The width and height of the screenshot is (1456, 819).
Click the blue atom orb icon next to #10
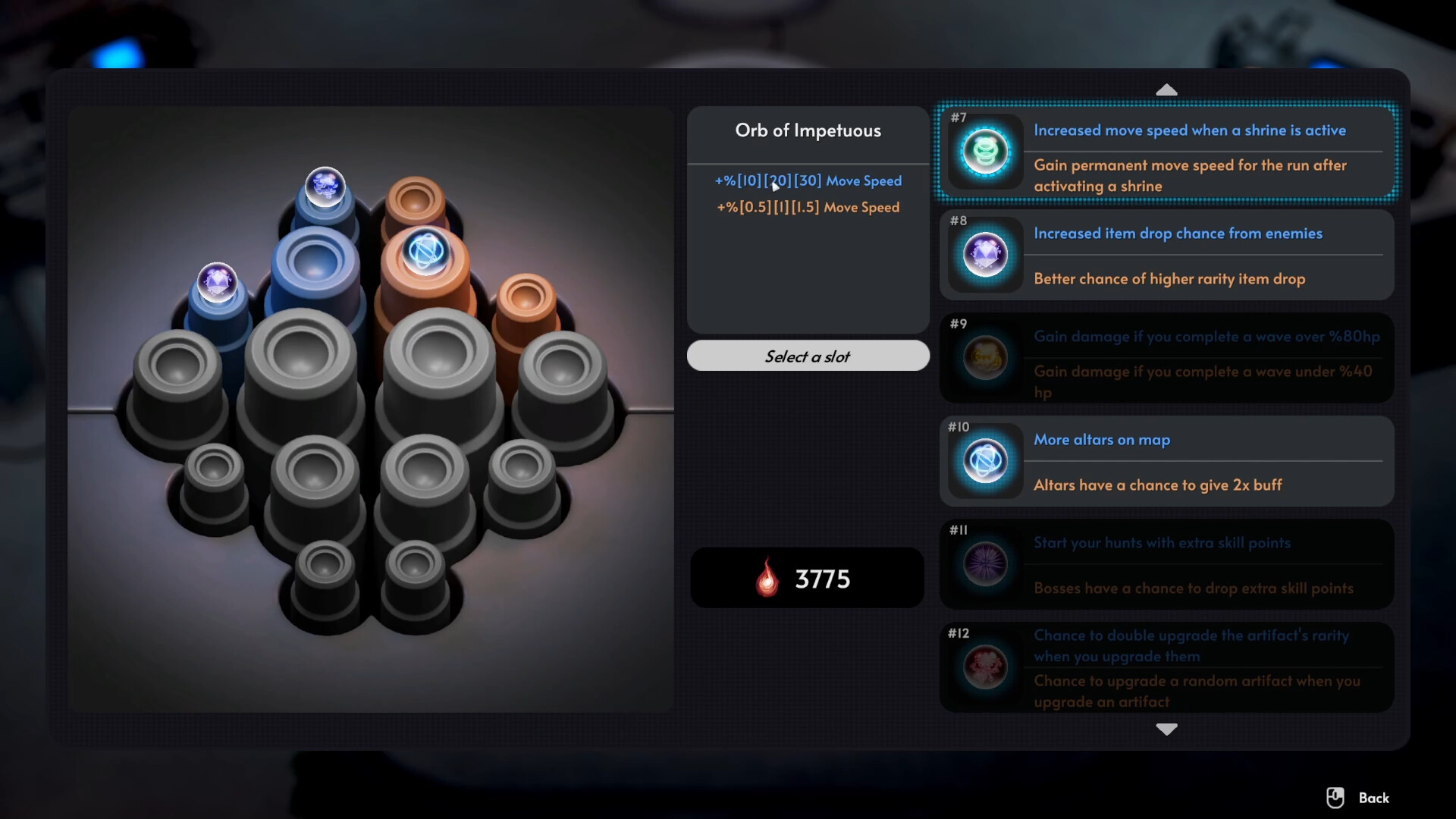coord(984,461)
